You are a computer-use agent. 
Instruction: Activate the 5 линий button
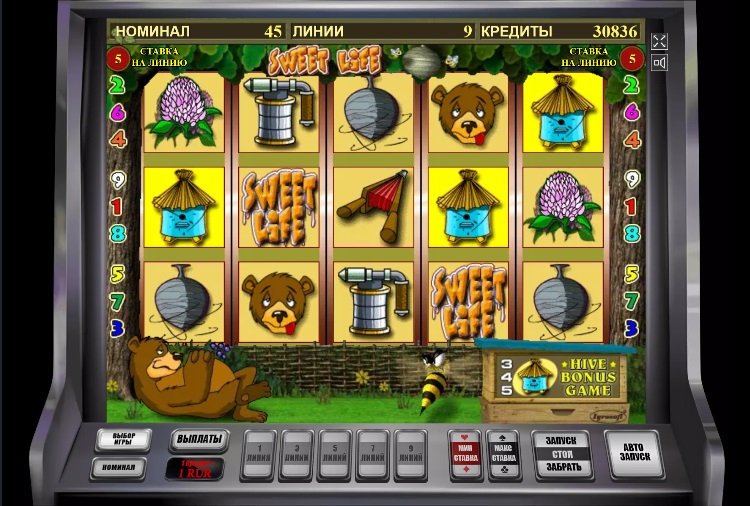point(334,455)
